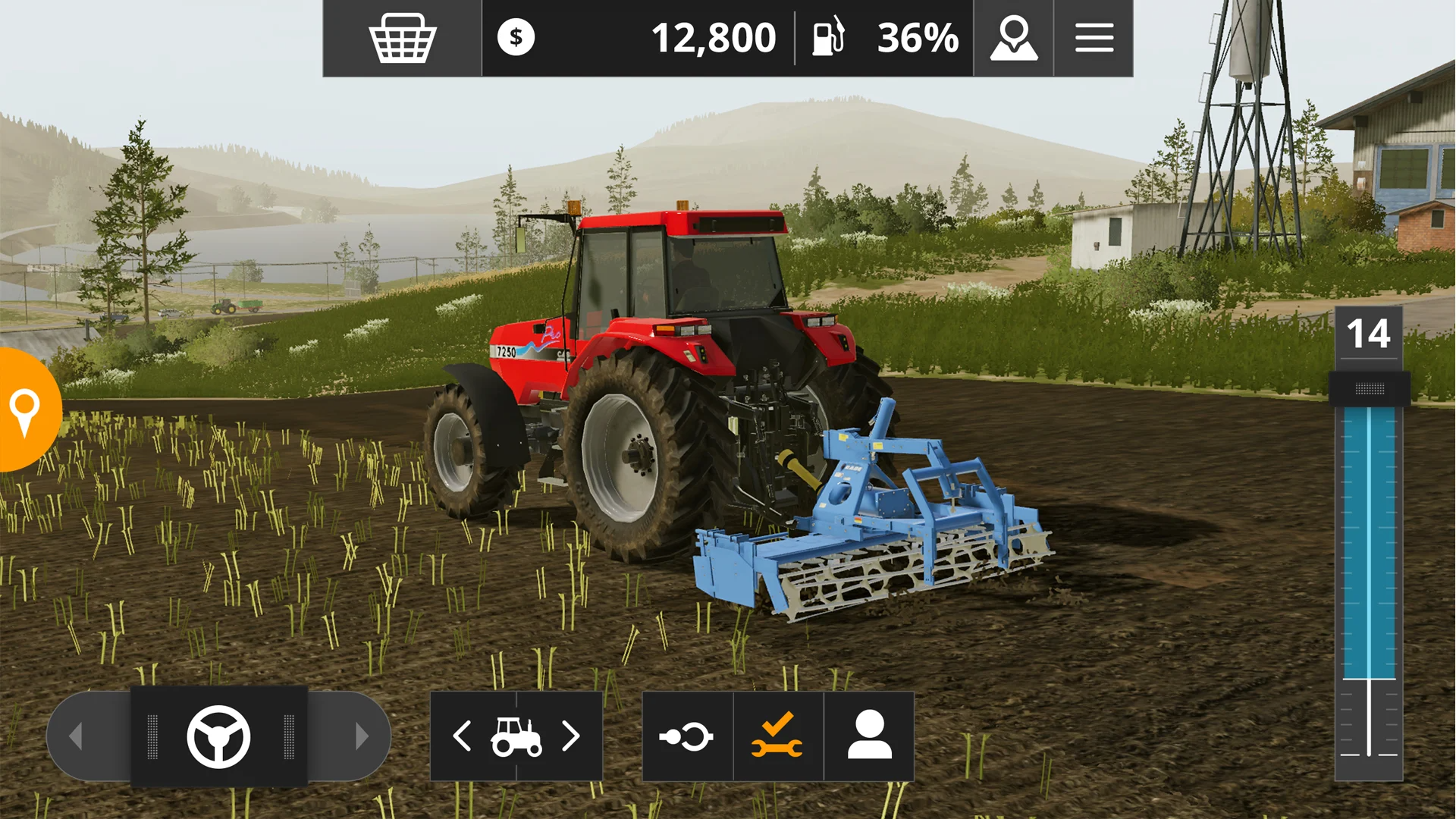Open the hamburger main menu
The height and width of the screenshot is (819, 1456).
[1094, 38]
